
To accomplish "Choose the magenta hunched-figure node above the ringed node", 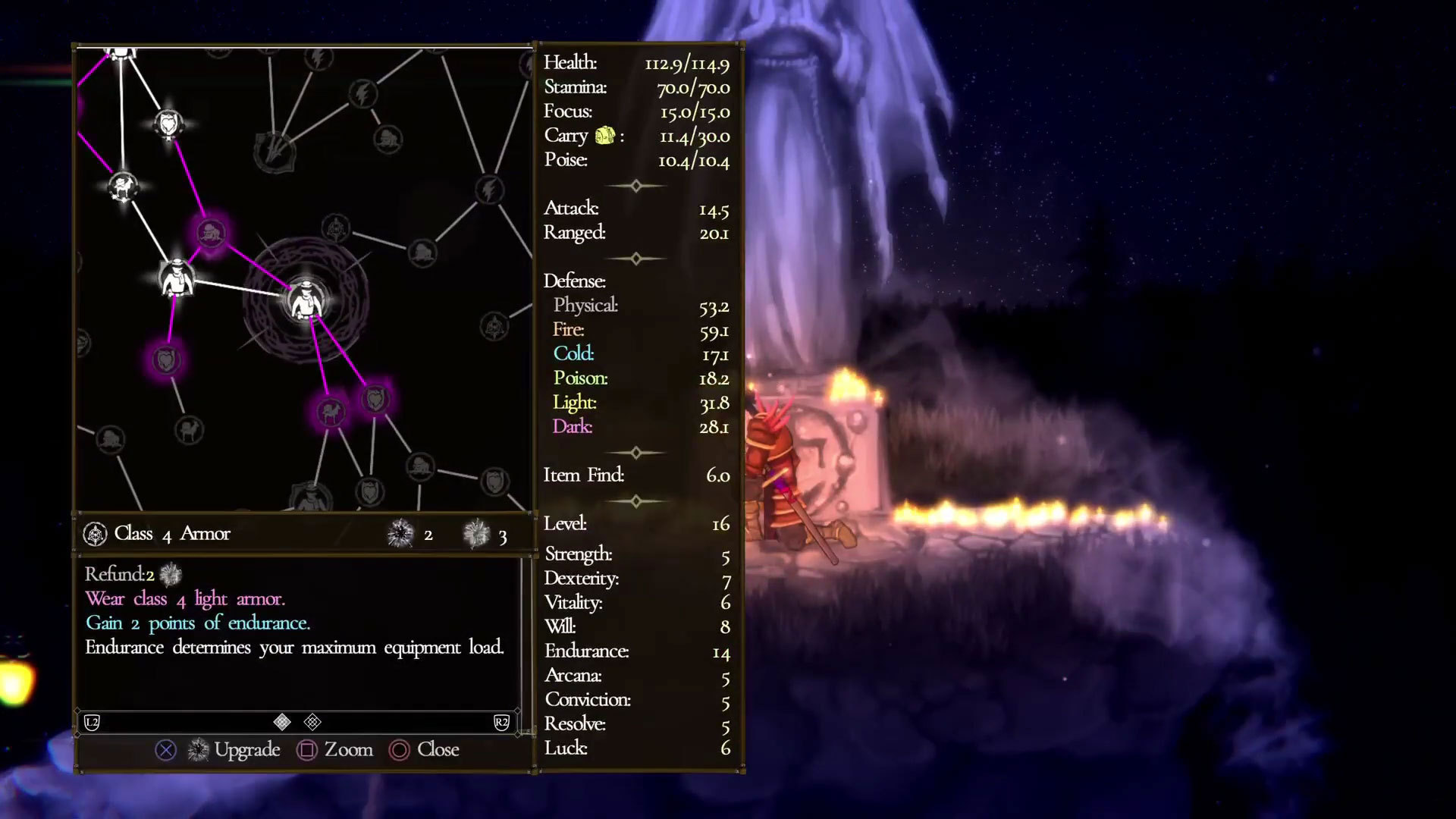I will pyautogui.click(x=211, y=233).
